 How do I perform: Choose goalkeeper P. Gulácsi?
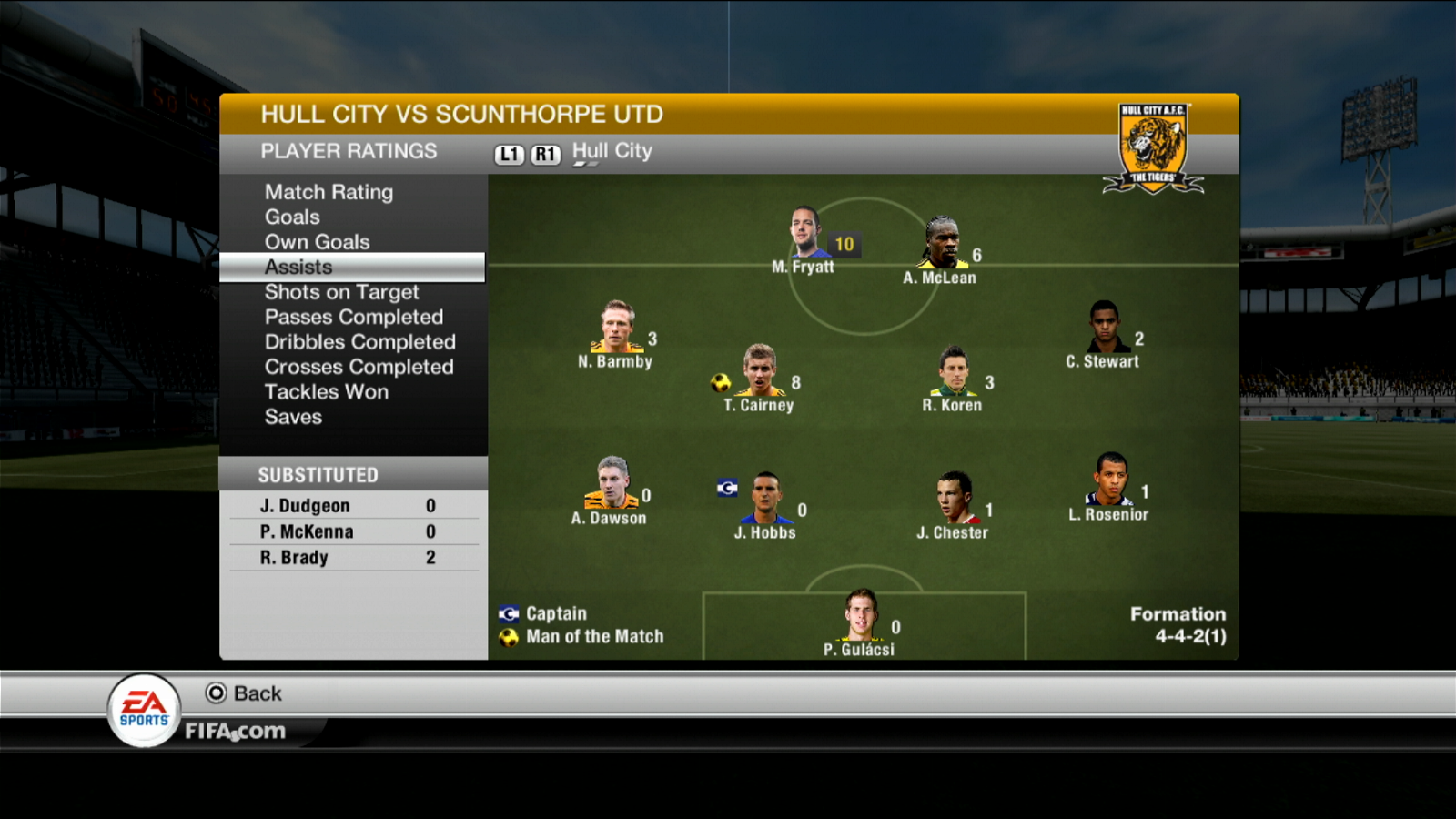860,615
